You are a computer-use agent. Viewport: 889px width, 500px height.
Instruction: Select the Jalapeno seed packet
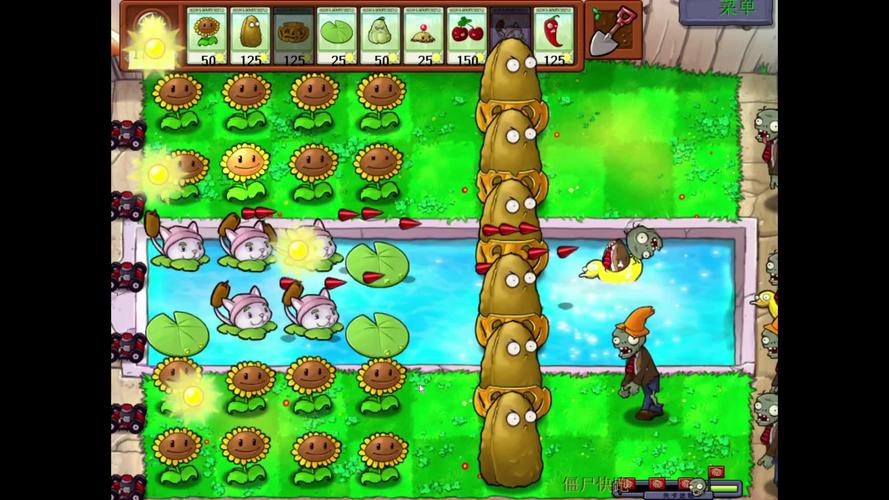pyautogui.click(x=551, y=37)
